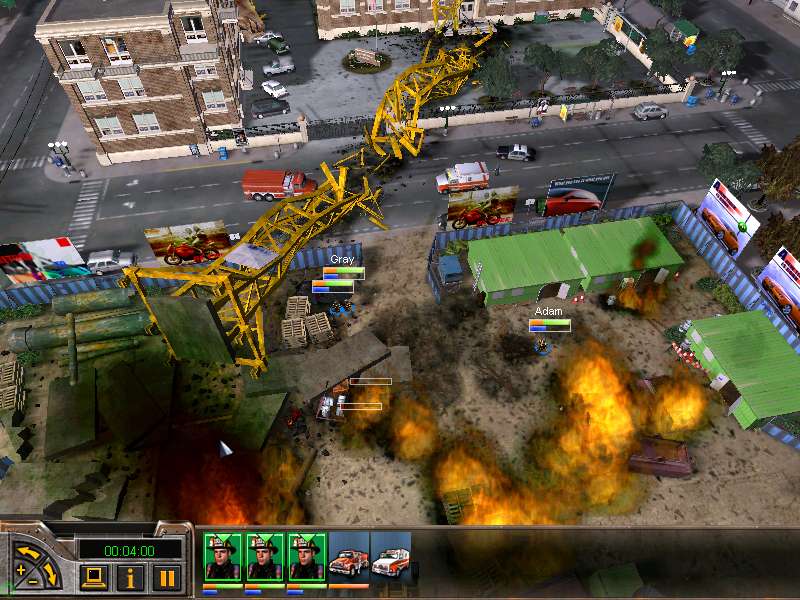Pause the game with the pause button
Screen dimensions: 800x600
pos(166,577)
